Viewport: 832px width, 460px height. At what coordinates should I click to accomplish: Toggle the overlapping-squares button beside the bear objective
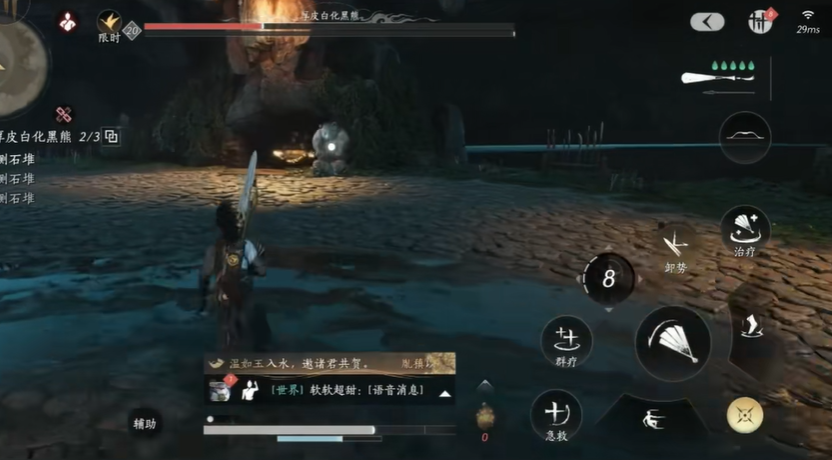tap(111, 137)
